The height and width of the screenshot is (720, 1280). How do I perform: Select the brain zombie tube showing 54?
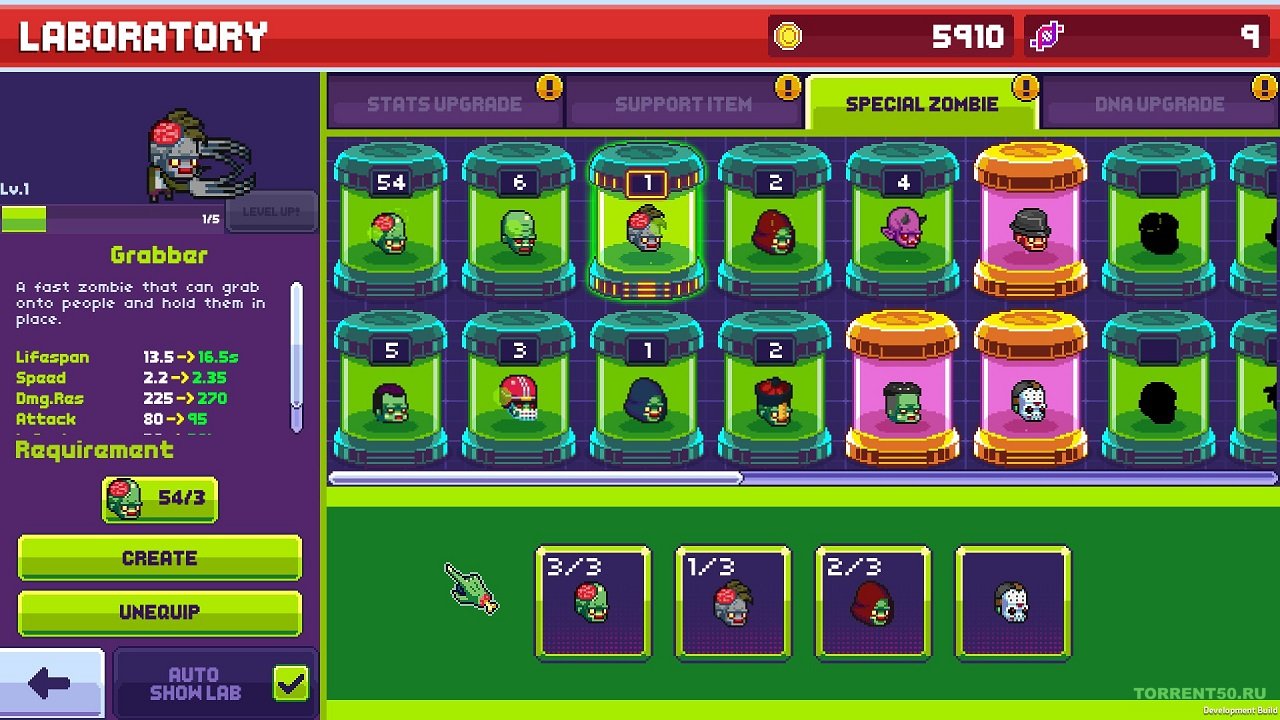(x=390, y=222)
